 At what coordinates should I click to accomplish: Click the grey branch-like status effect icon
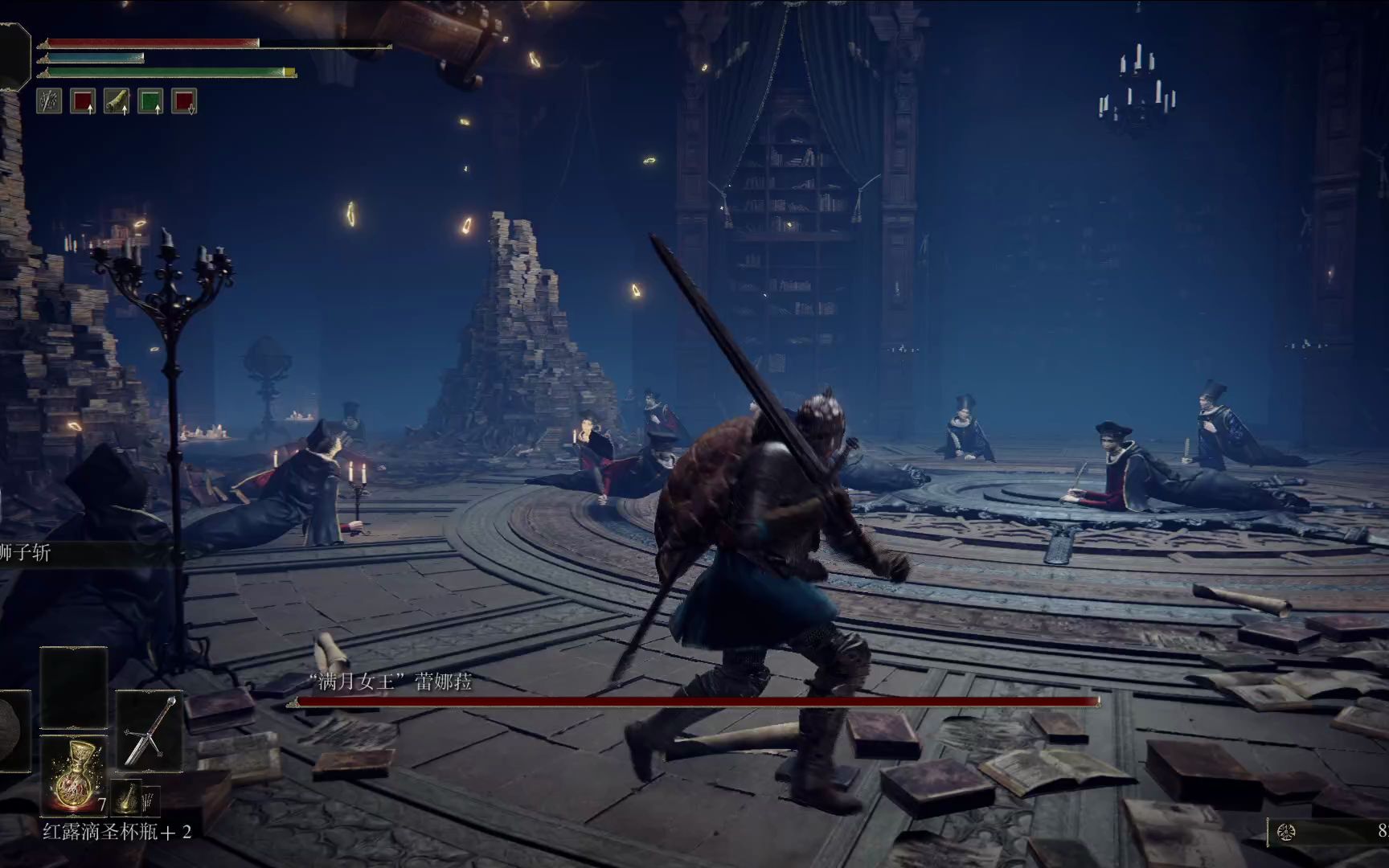pos(49,101)
